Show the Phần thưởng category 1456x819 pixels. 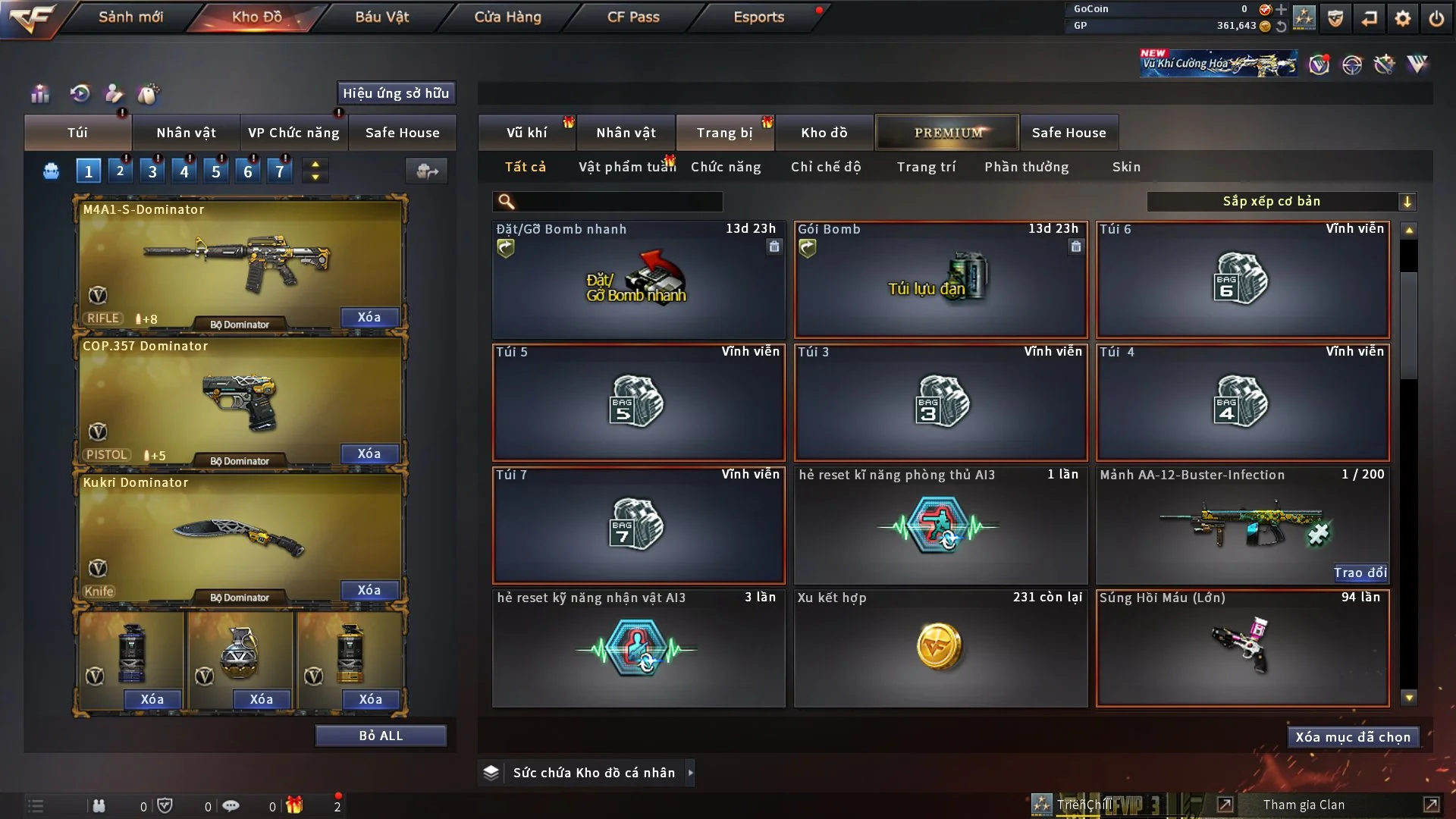click(1026, 167)
